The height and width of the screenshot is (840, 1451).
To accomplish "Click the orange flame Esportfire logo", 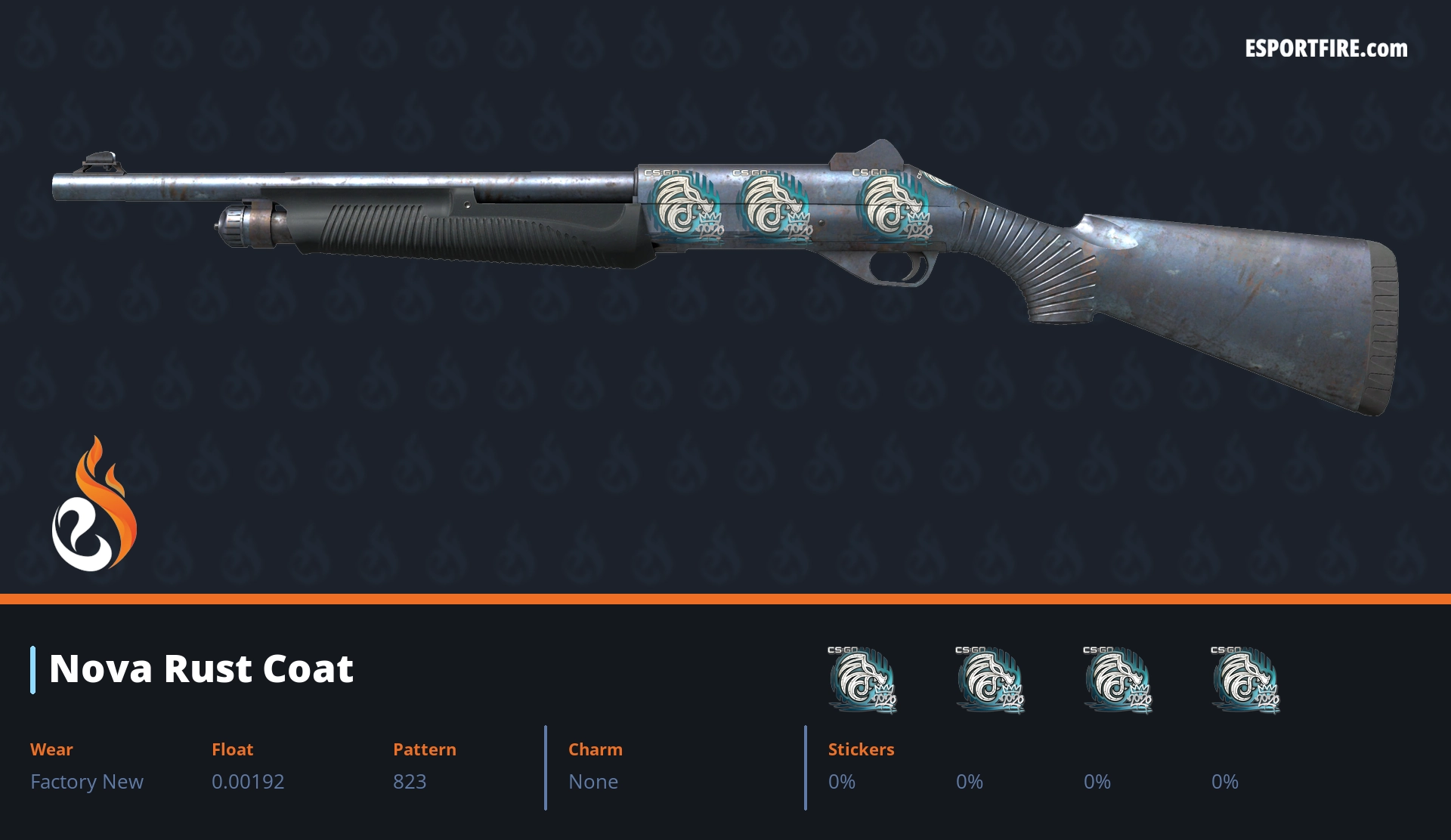I will point(94,505).
